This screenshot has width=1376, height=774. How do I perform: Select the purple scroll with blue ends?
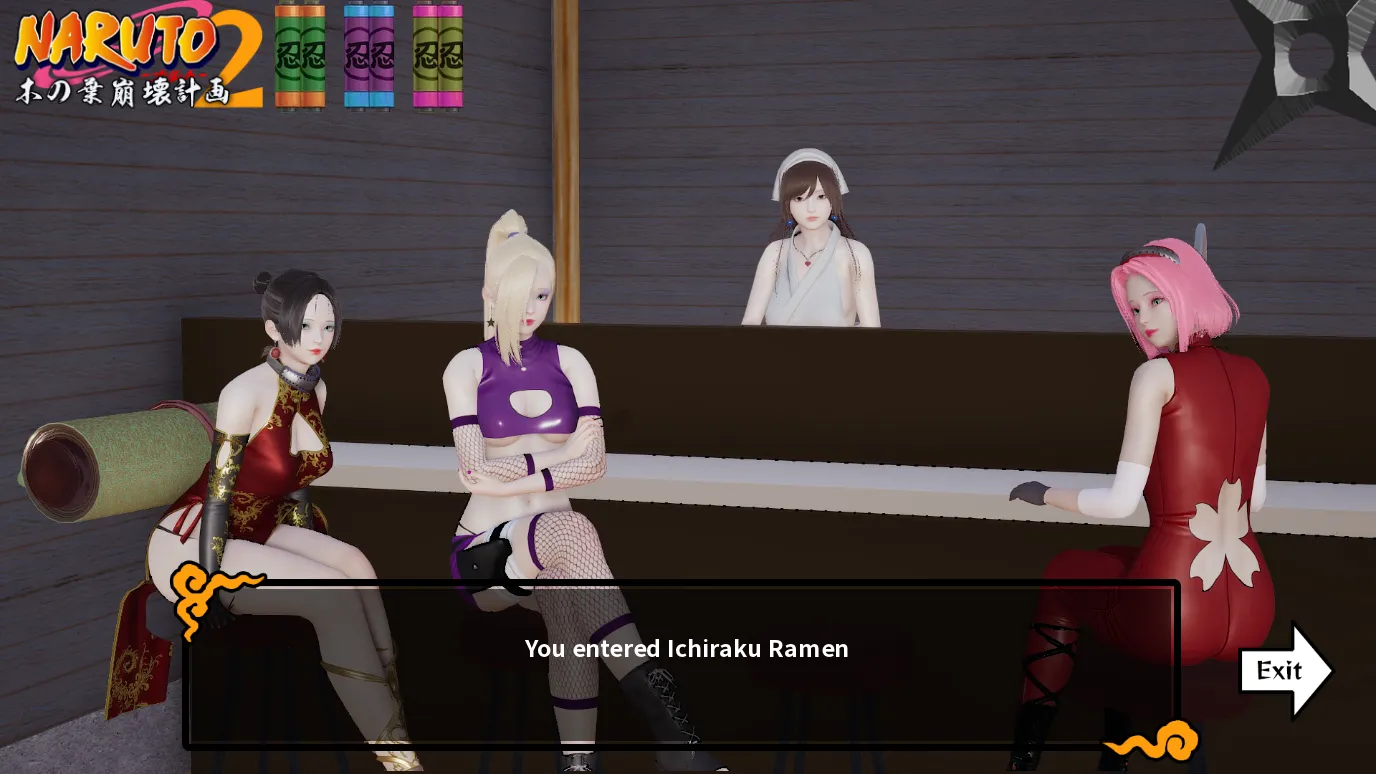(x=369, y=55)
